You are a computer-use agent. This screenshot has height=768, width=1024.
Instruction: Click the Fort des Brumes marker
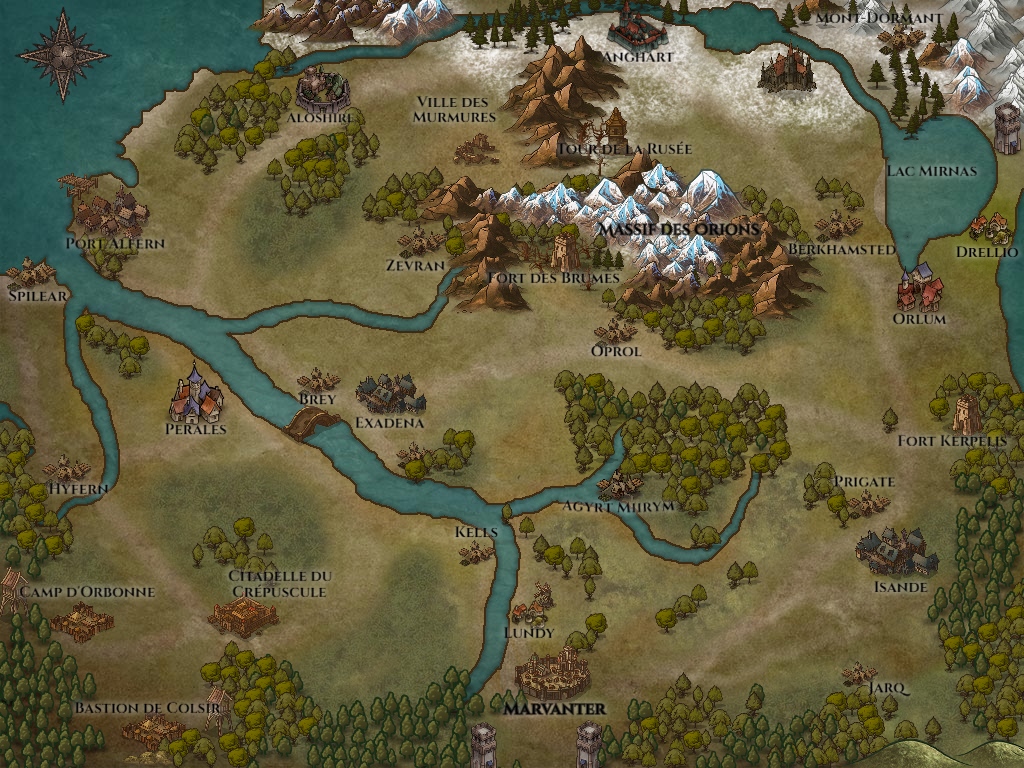[x=565, y=250]
